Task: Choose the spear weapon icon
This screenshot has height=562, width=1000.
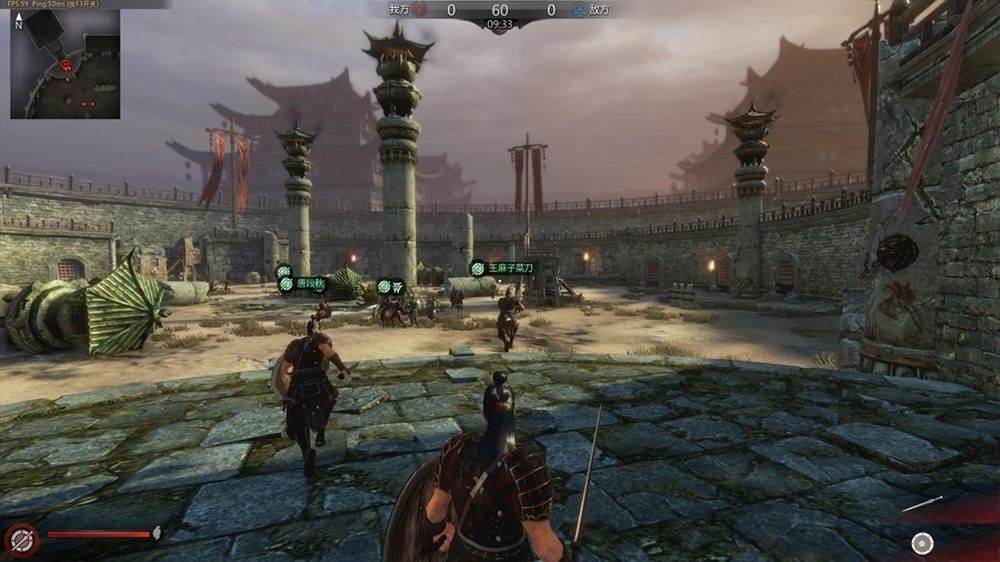Action: point(922,503)
